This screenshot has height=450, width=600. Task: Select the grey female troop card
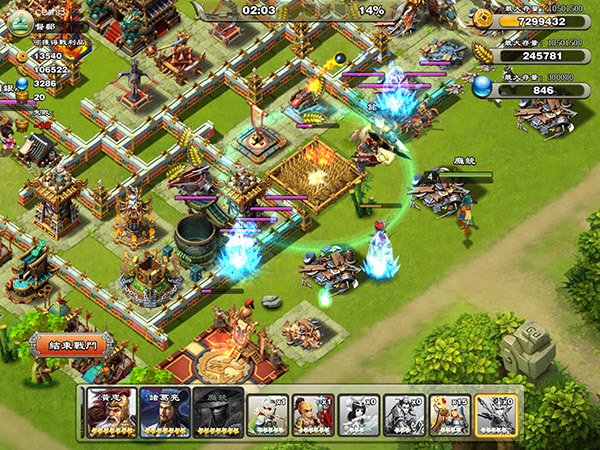(357, 413)
